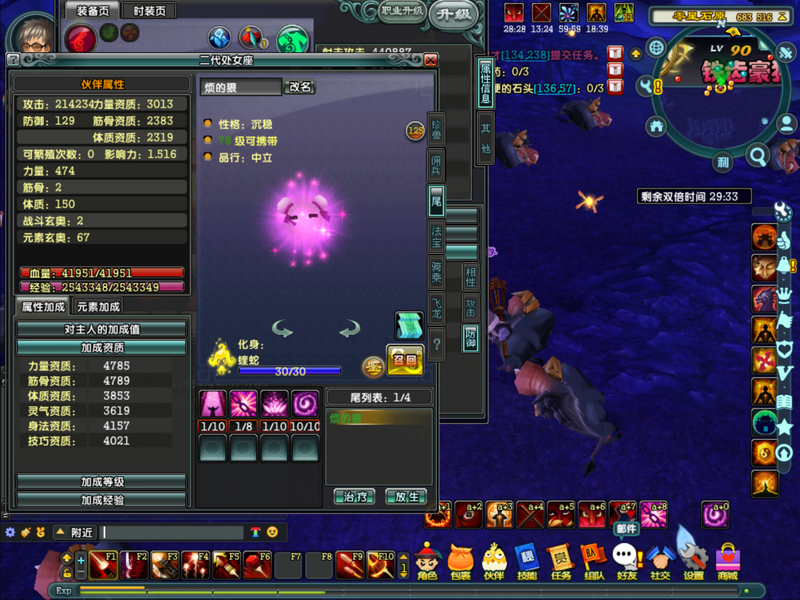Select the purple spiral pet skill icon

[305, 404]
